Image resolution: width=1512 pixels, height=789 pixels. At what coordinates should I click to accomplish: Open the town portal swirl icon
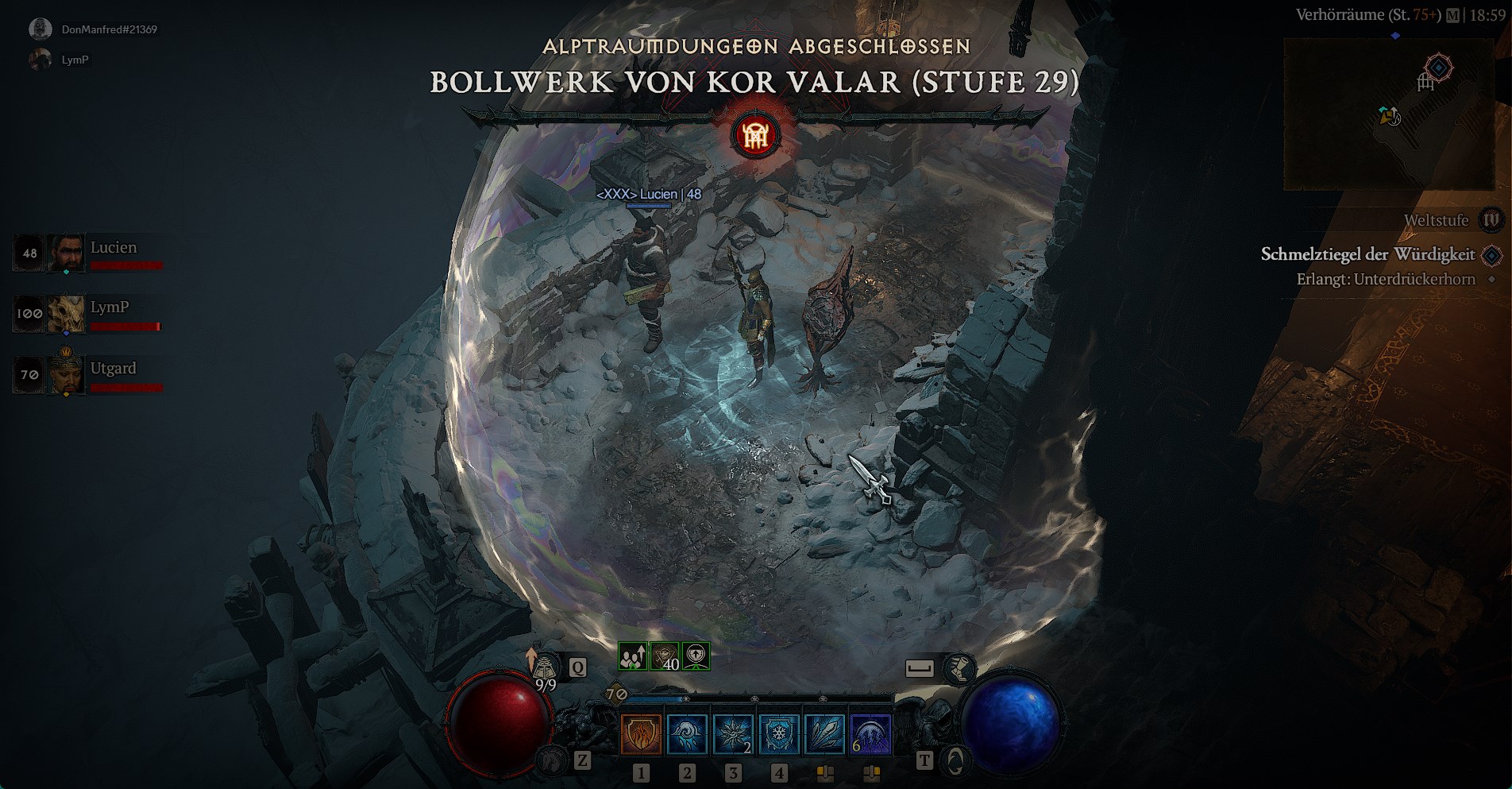tap(955, 761)
